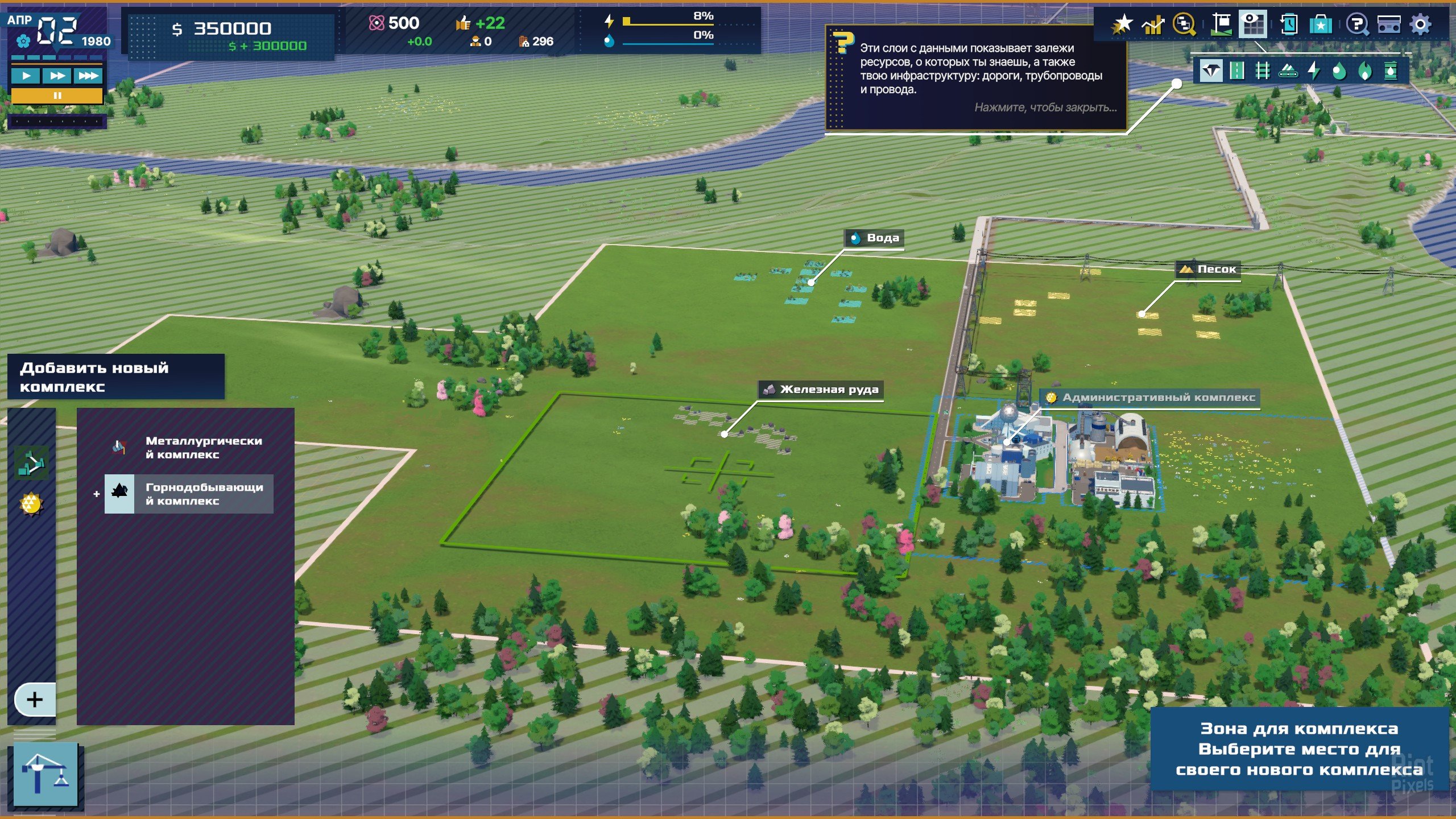This screenshot has width=1456, height=819.
Task: Show the resource deposits diamond layer
Action: pyautogui.click(x=1211, y=71)
